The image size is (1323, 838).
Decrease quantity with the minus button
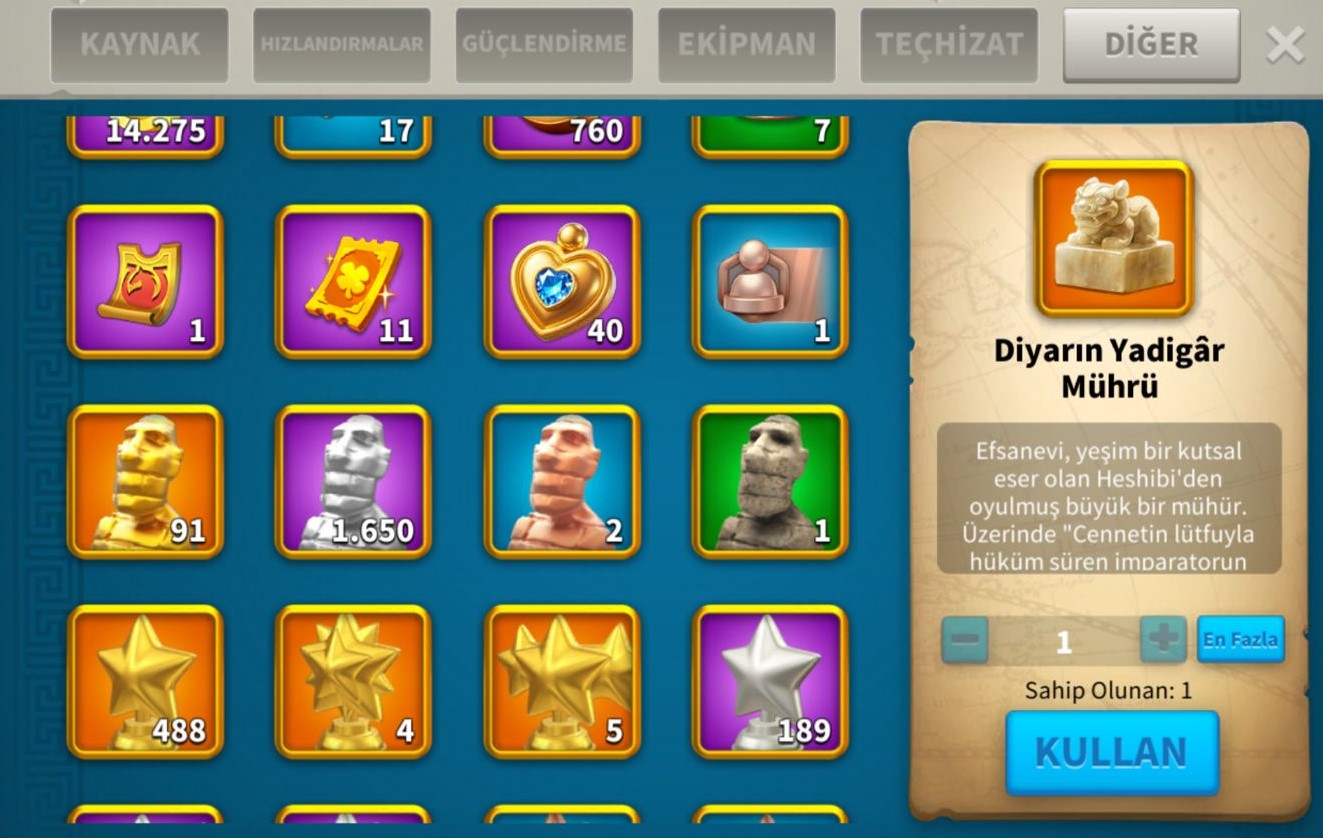[x=965, y=639]
